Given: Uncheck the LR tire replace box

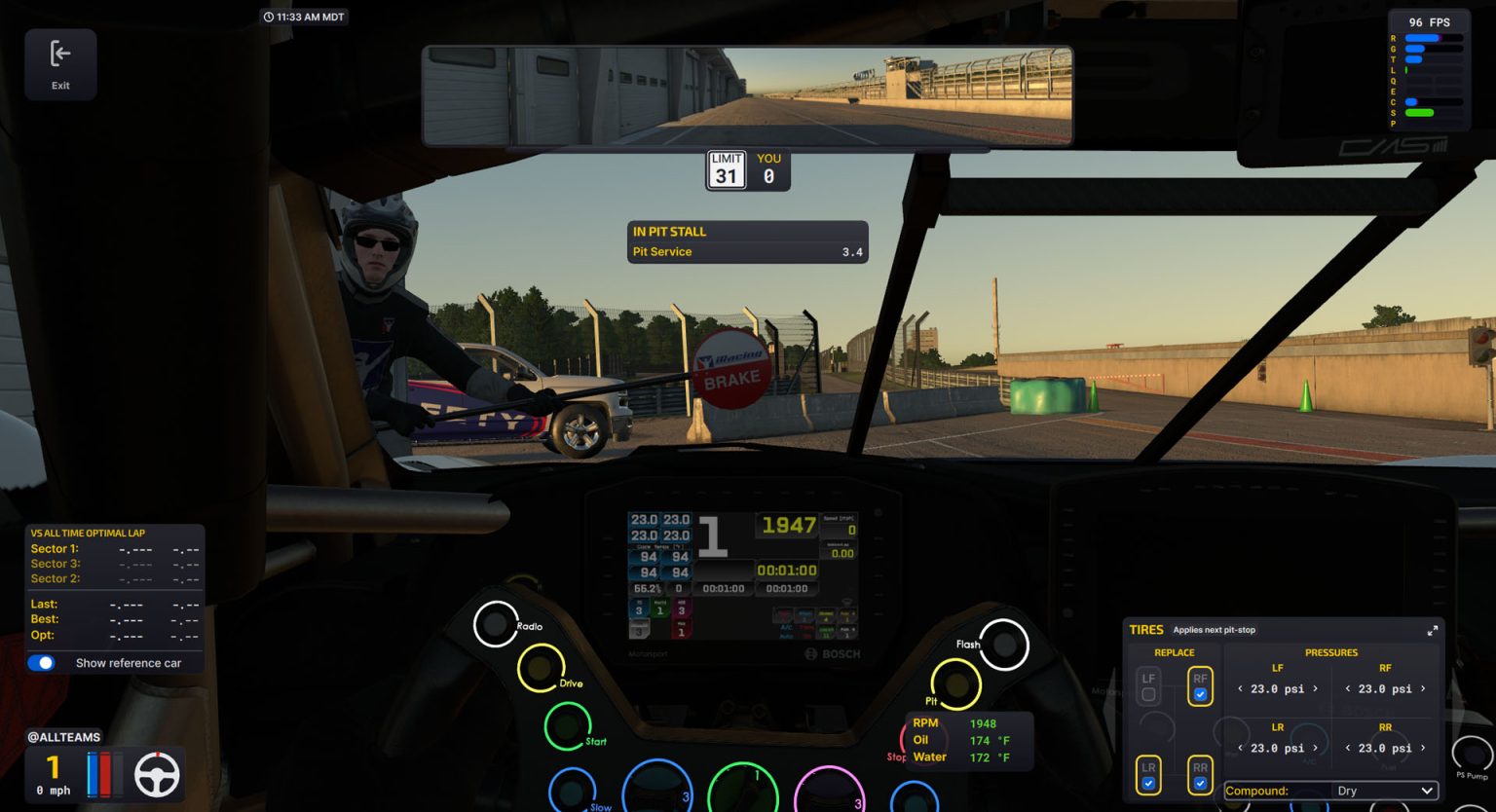Looking at the screenshot, I should coord(1148,783).
